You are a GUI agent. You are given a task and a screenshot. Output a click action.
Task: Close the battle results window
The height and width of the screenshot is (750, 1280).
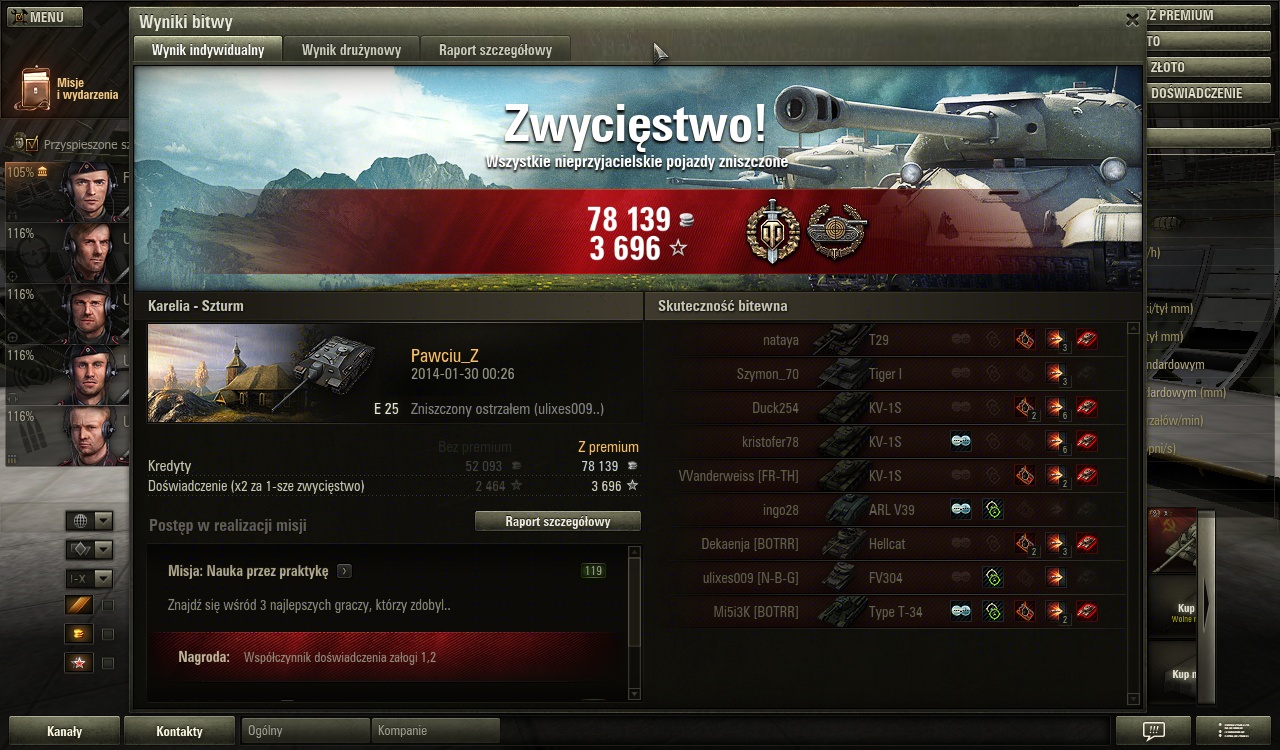tap(1132, 19)
